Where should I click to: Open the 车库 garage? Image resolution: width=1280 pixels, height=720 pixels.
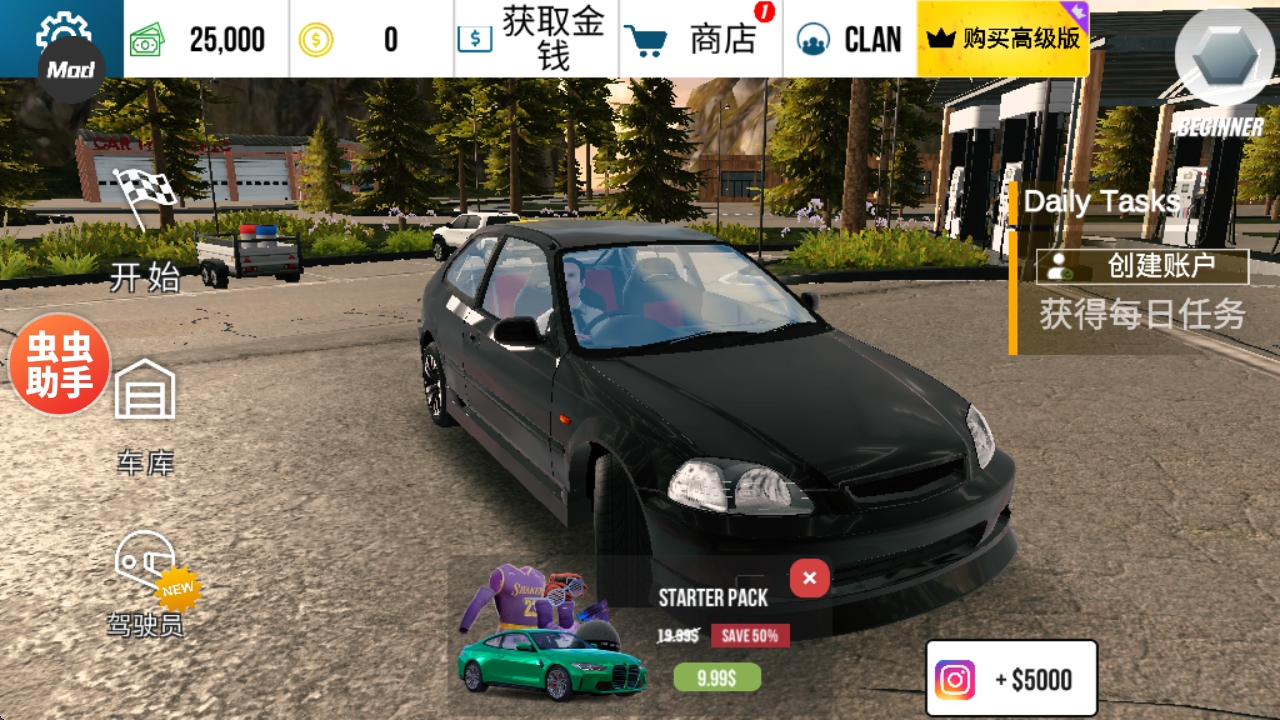tap(145, 415)
